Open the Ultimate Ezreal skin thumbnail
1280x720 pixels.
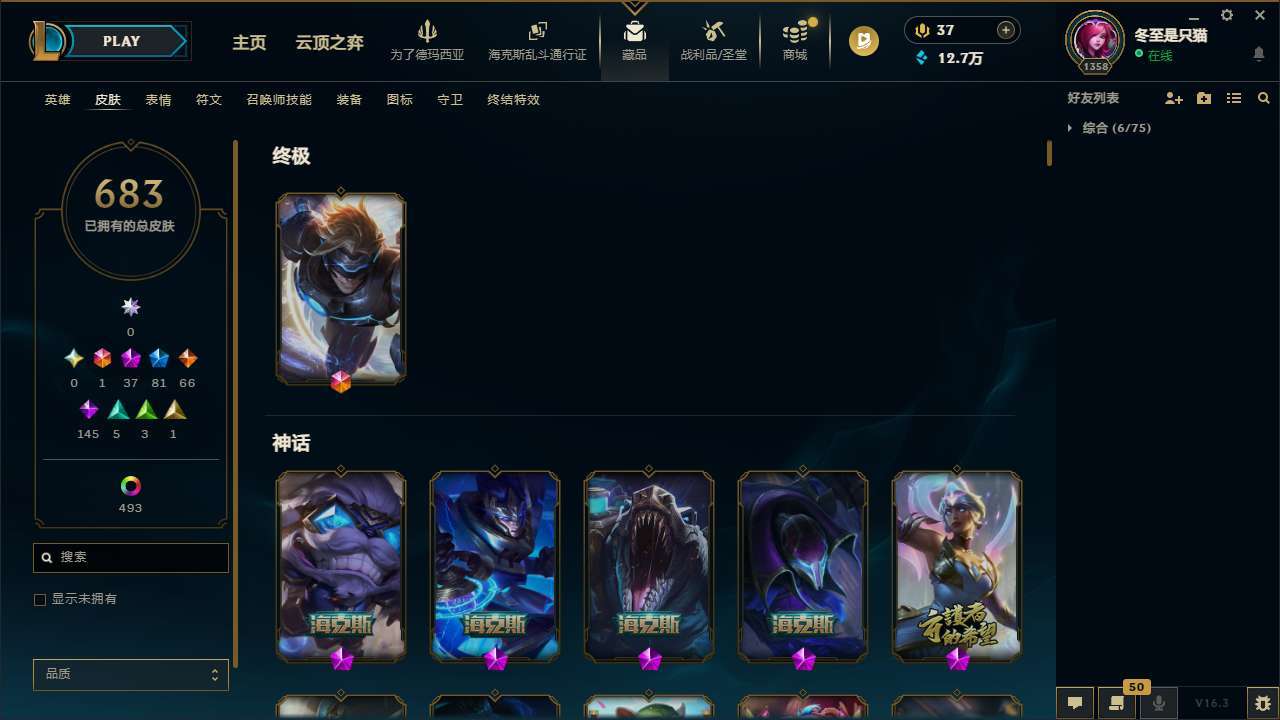point(340,288)
